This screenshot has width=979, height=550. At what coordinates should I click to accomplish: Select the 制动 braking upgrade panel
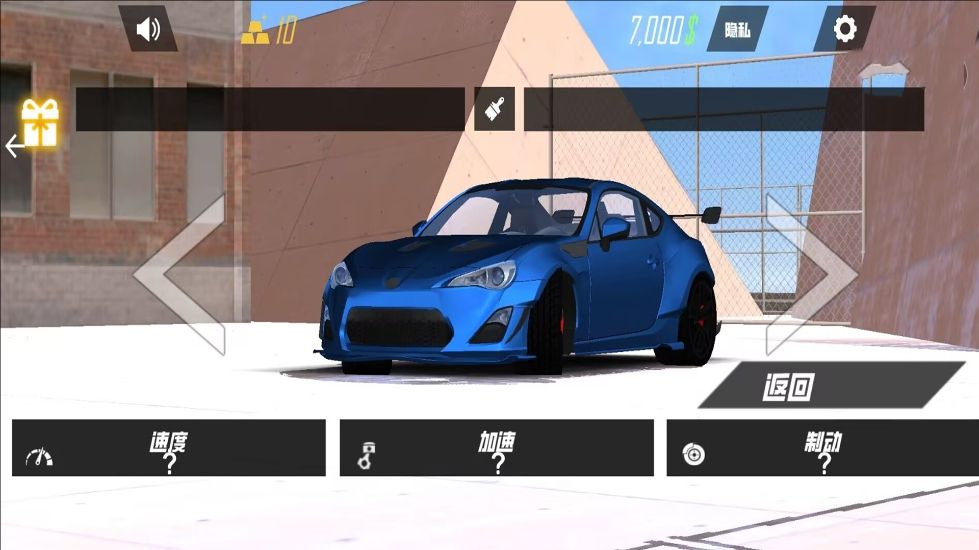pos(823,448)
